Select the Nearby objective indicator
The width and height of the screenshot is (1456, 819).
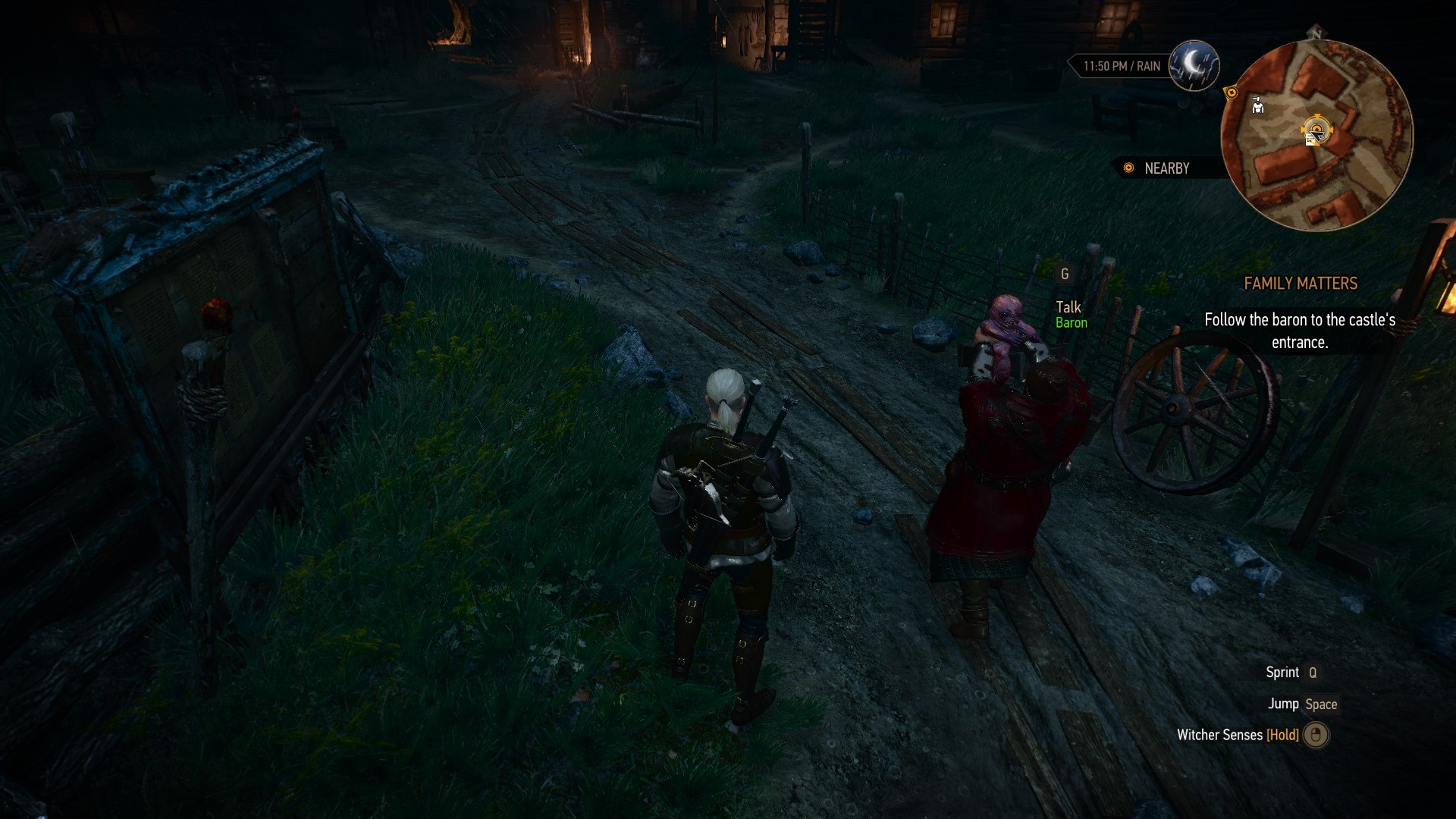tap(1157, 168)
